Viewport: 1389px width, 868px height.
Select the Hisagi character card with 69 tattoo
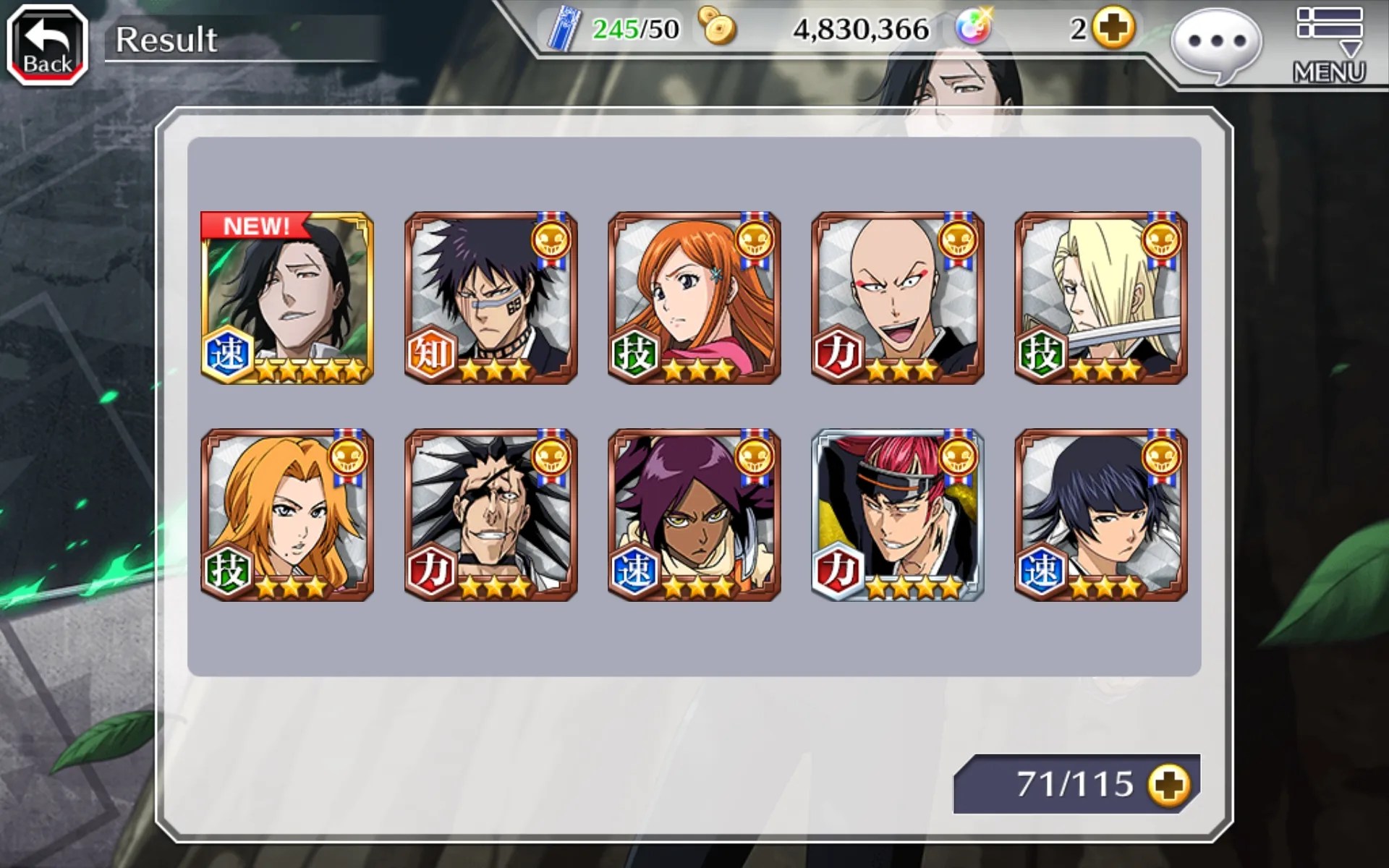490,298
